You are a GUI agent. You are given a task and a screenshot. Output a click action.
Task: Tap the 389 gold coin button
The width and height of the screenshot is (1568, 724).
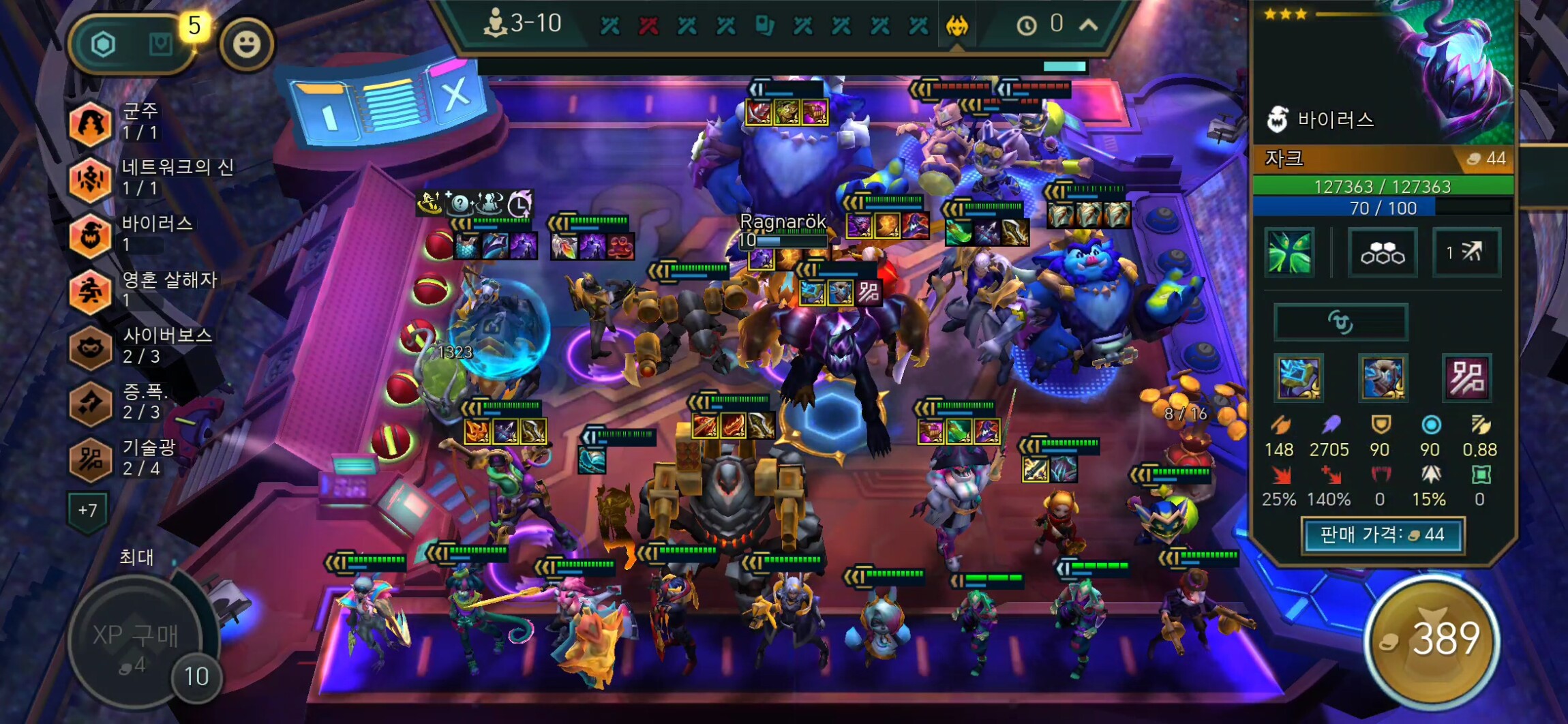coord(1432,641)
